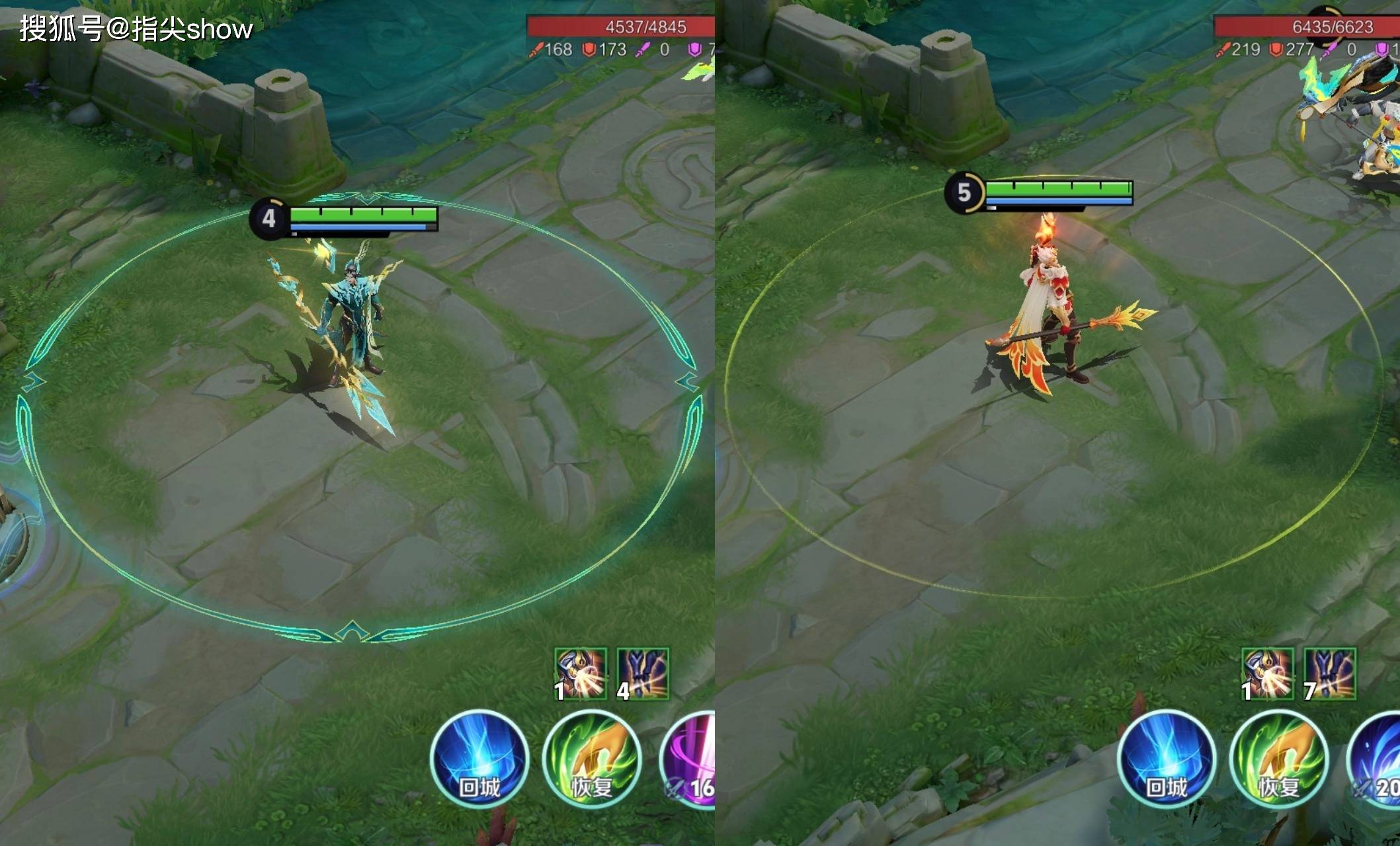The height and width of the screenshot is (846, 1400).
Task: Select the boots item icon marked 7
Action: (x=1330, y=673)
